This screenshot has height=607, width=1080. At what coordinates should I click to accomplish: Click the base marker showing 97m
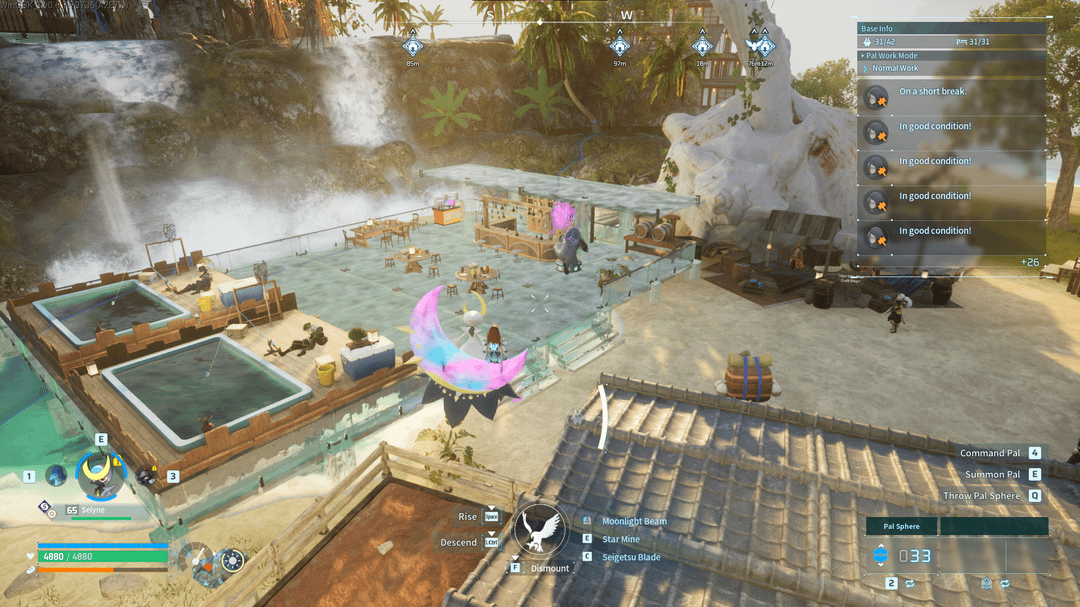coord(620,46)
